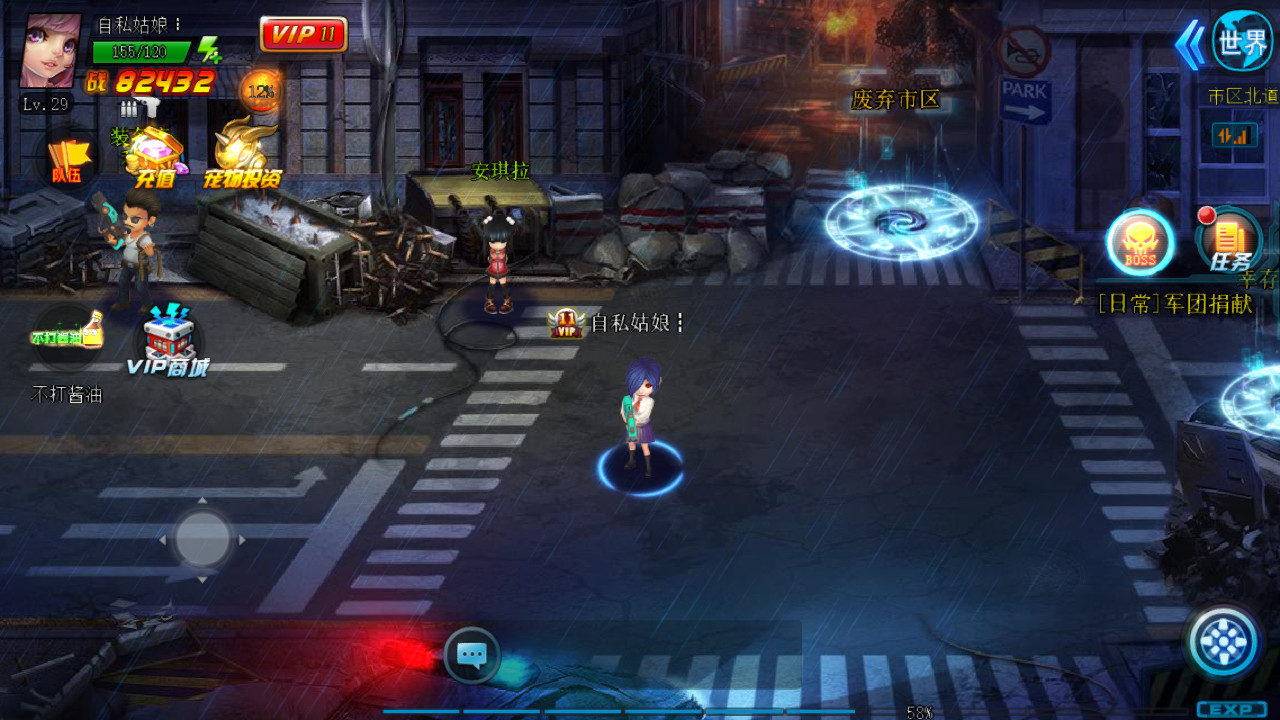Viewport: 1280px width, 720px height.
Task: Click the VIP 11 badge
Action: point(304,32)
